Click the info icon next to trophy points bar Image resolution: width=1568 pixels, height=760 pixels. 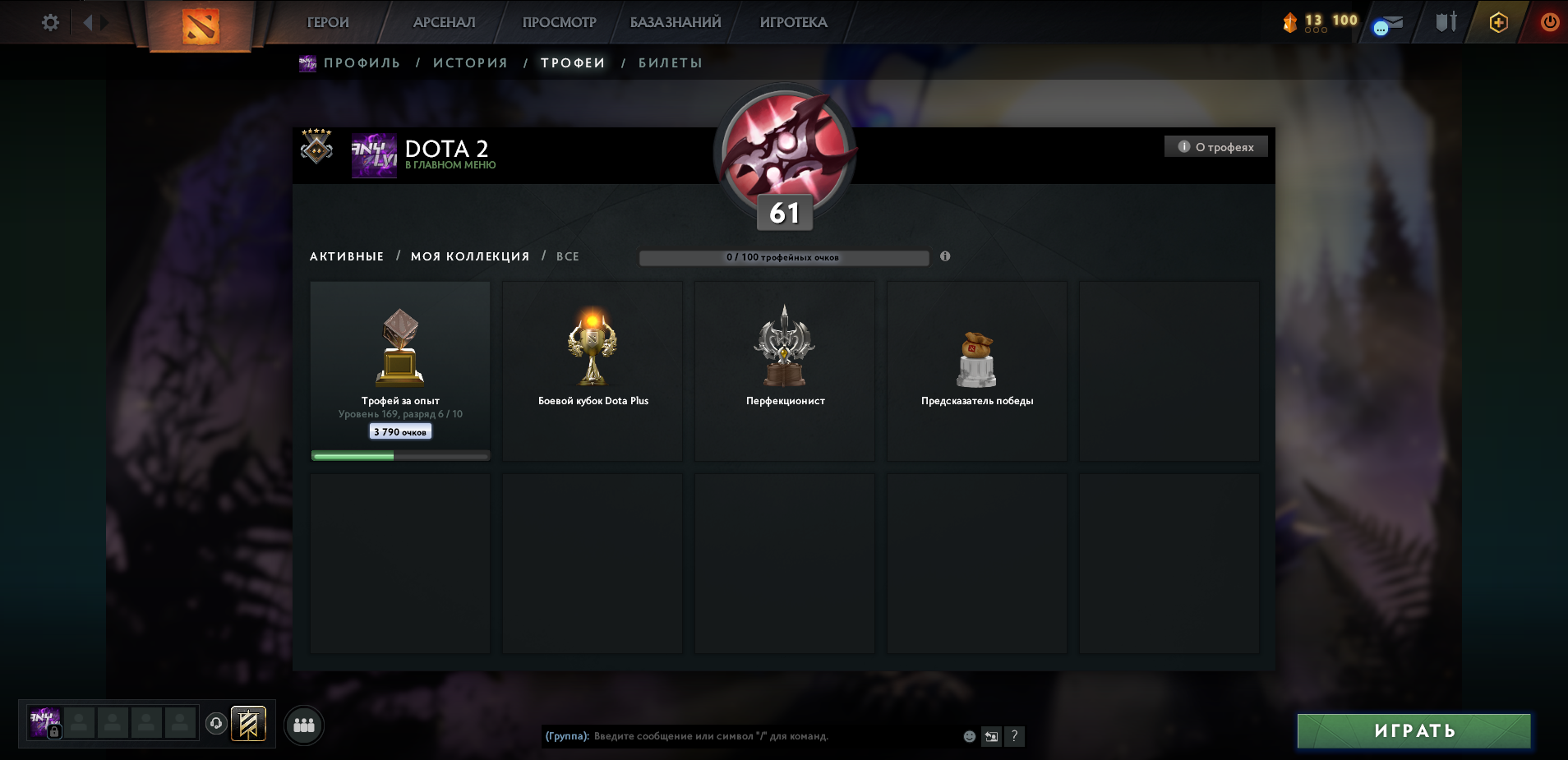tap(947, 256)
